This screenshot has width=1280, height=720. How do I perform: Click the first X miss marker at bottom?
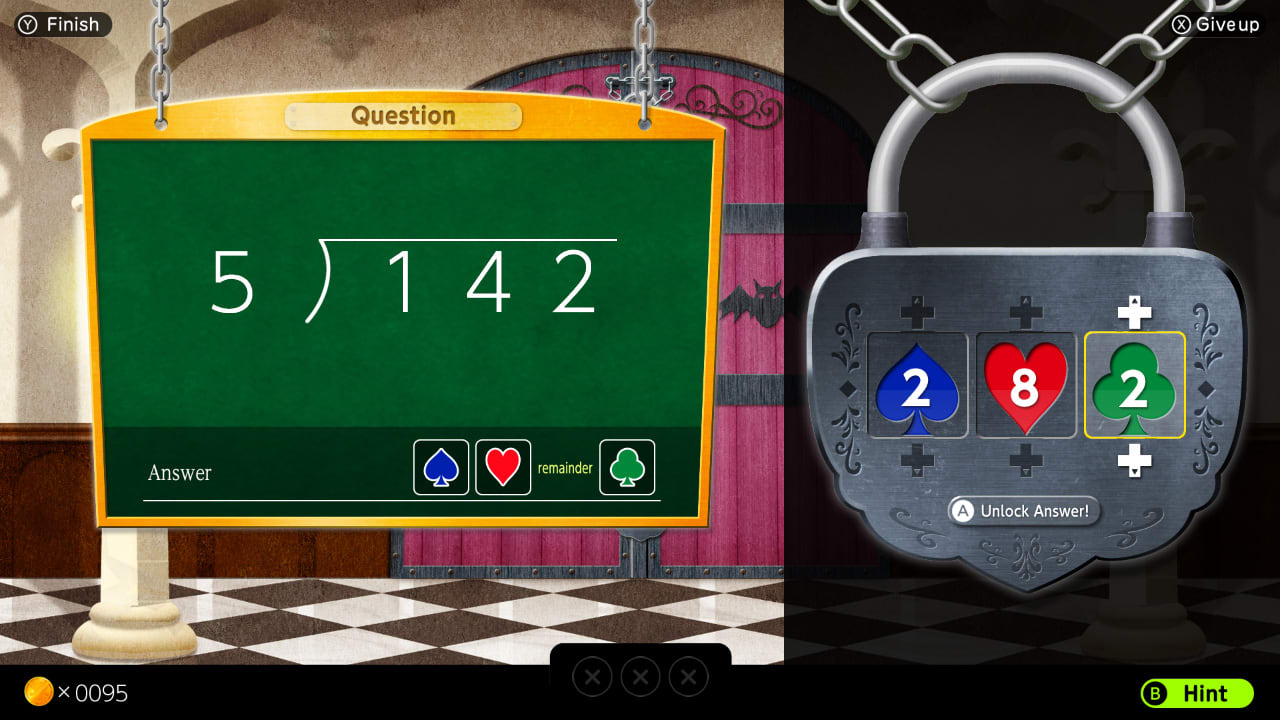pos(592,677)
